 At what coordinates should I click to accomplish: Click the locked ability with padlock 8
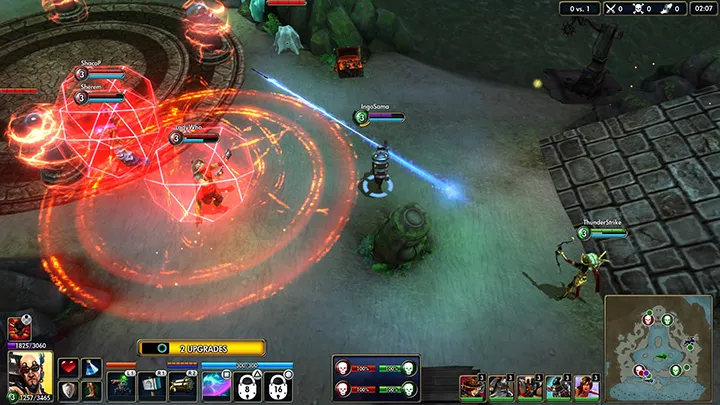click(247, 386)
